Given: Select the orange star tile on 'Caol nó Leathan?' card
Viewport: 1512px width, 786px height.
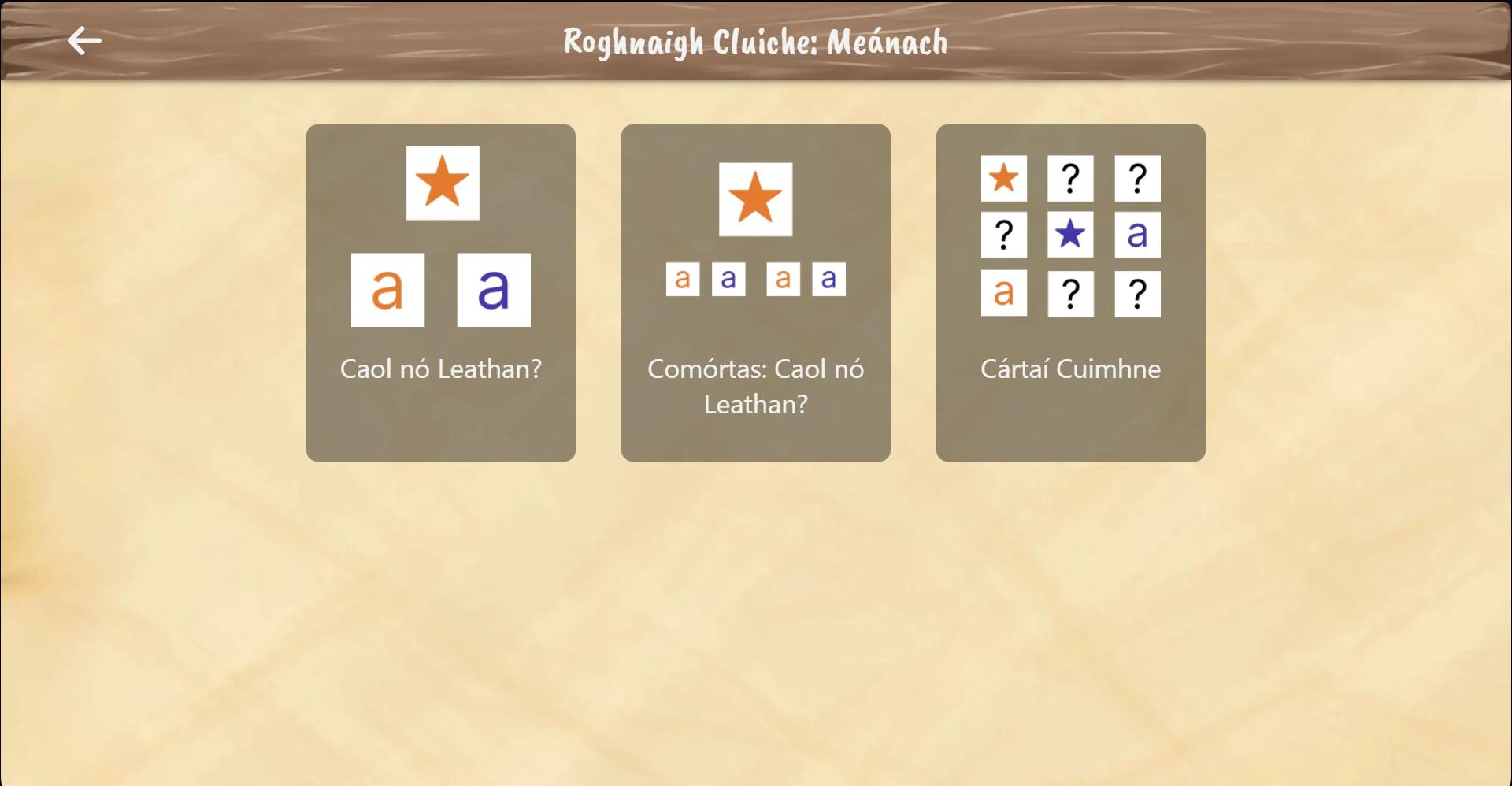Looking at the screenshot, I should [441, 184].
